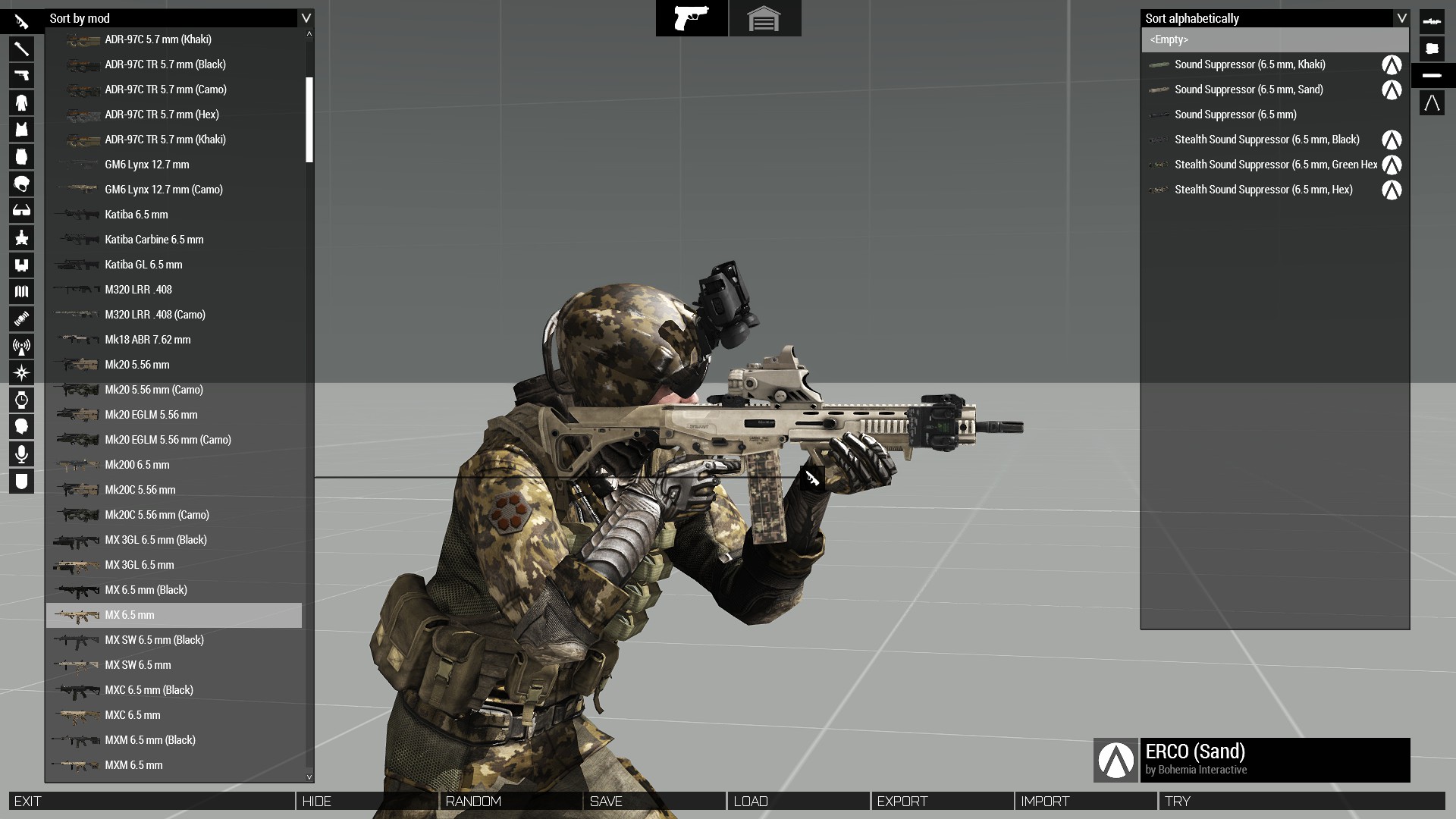Switch to the garage tab at top center
Image resolution: width=1456 pixels, height=819 pixels.
(765, 18)
